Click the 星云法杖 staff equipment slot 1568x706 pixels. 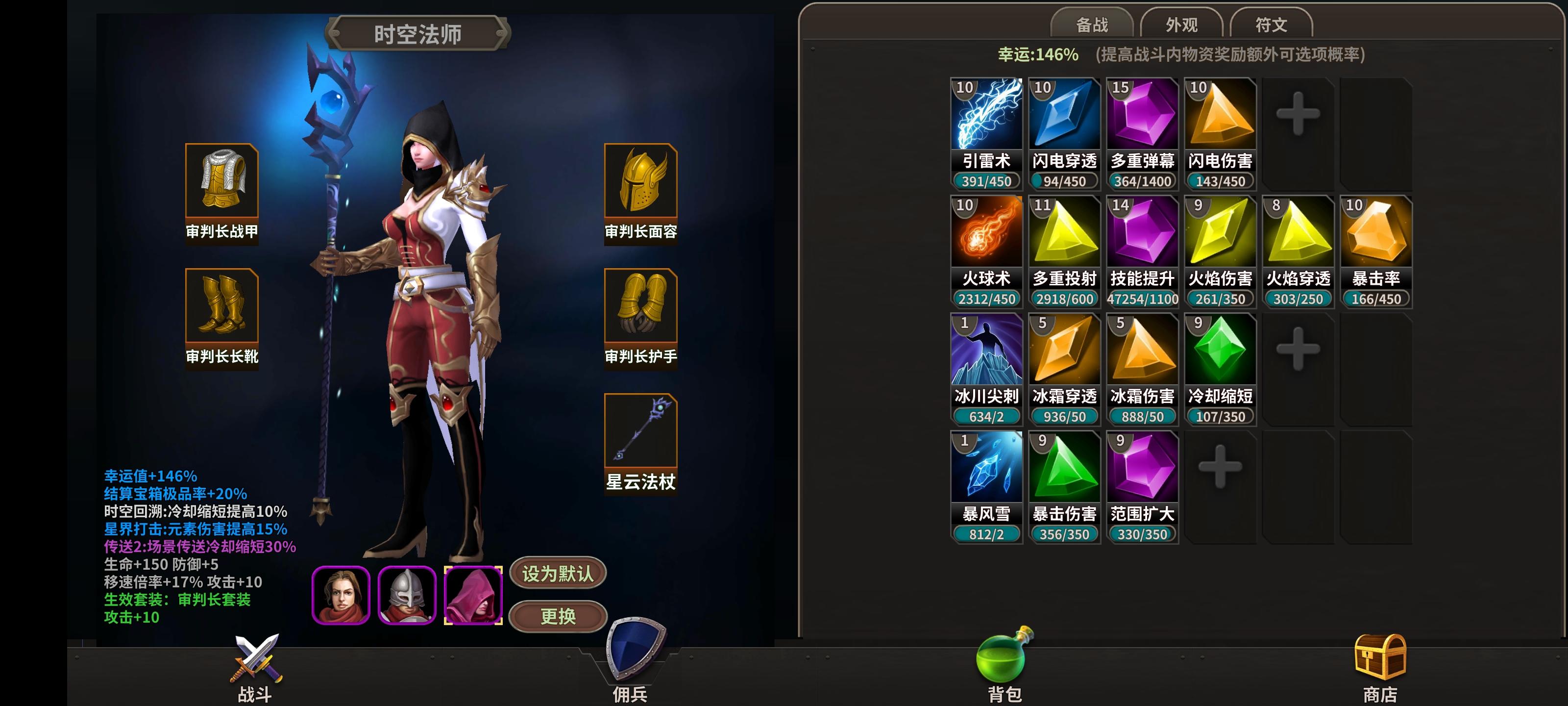[x=640, y=432]
